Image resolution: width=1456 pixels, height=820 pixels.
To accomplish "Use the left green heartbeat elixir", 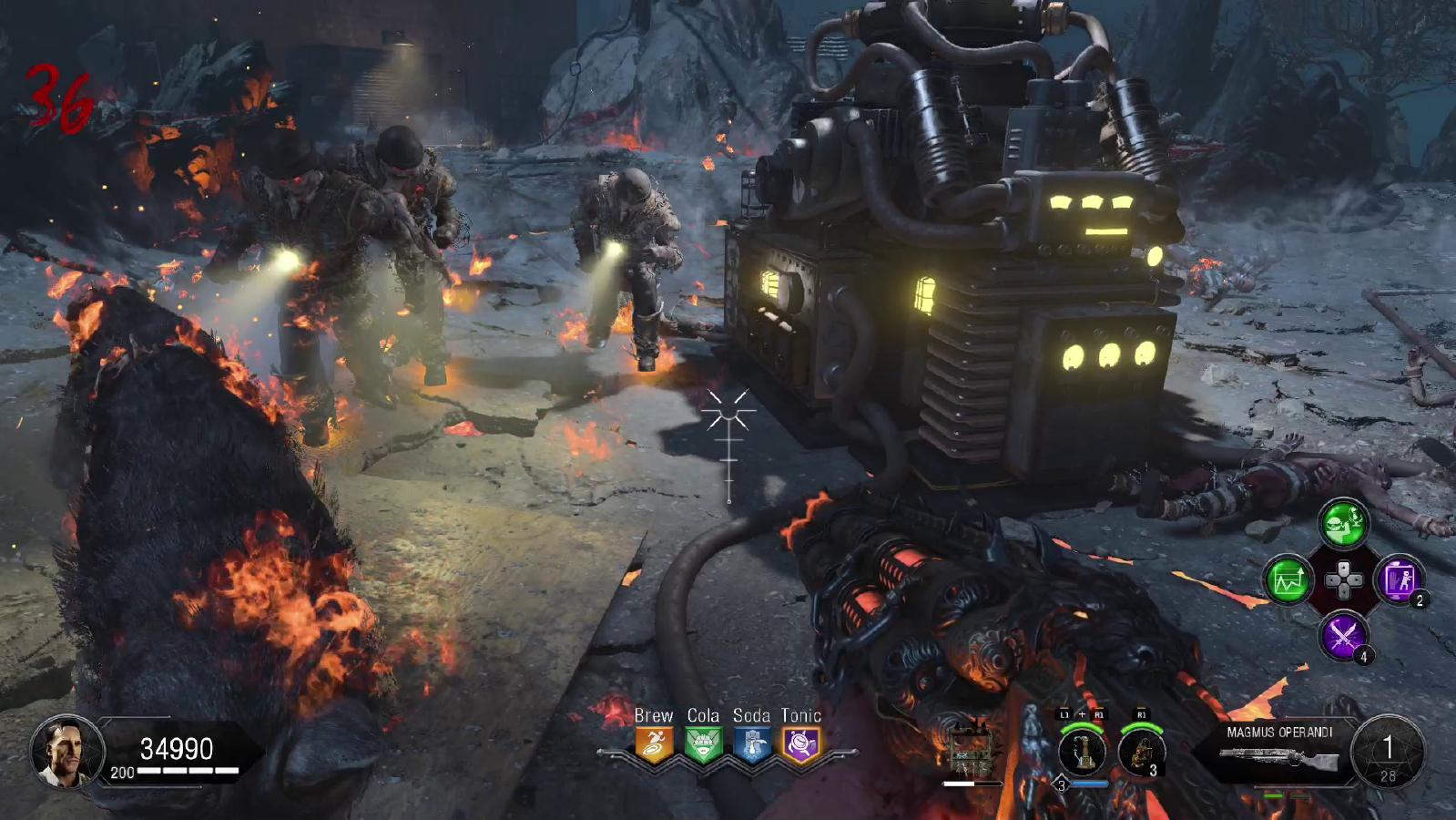I will pyautogui.click(x=1288, y=579).
